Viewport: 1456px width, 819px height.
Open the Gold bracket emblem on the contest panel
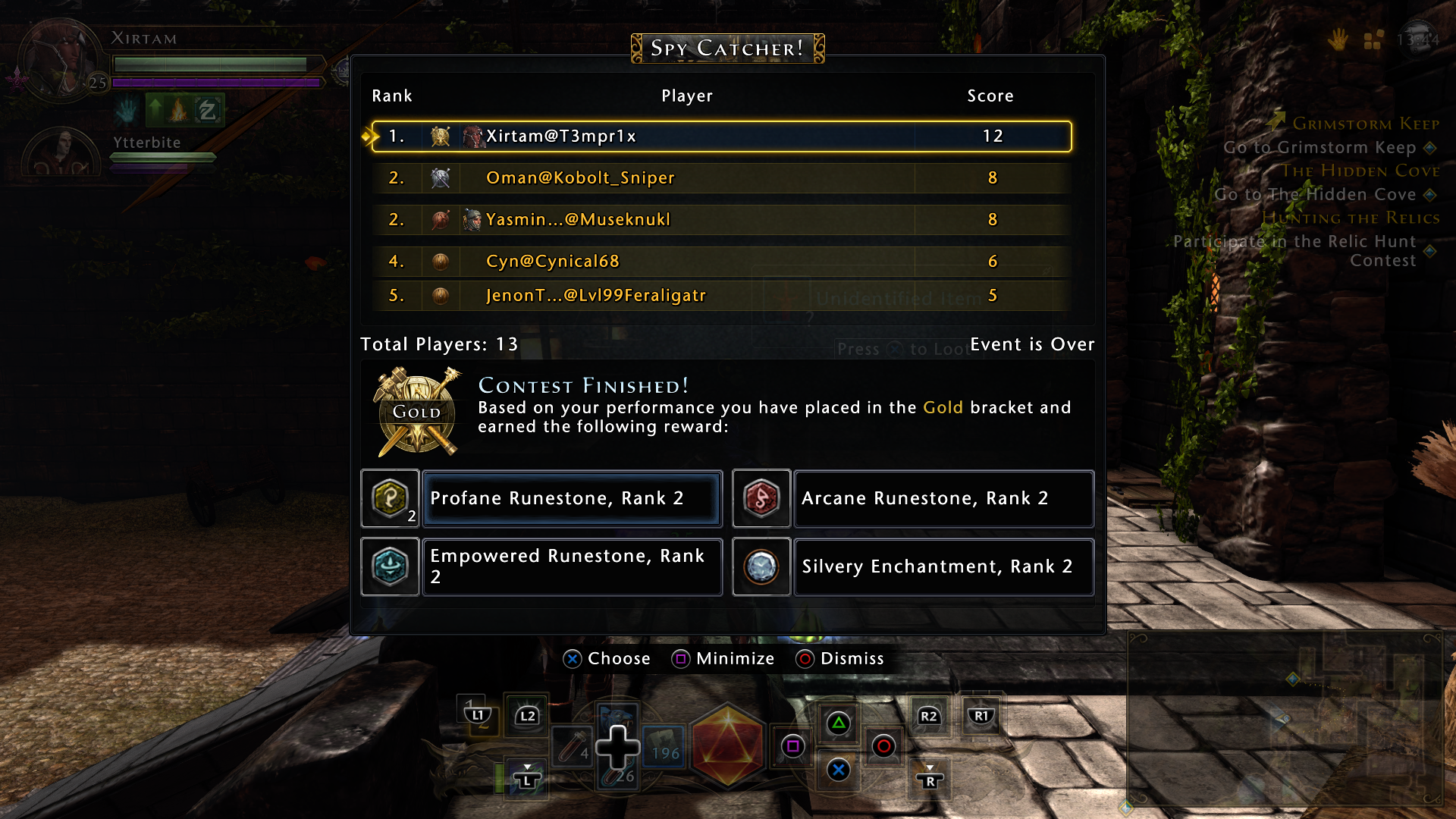click(416, 411)
